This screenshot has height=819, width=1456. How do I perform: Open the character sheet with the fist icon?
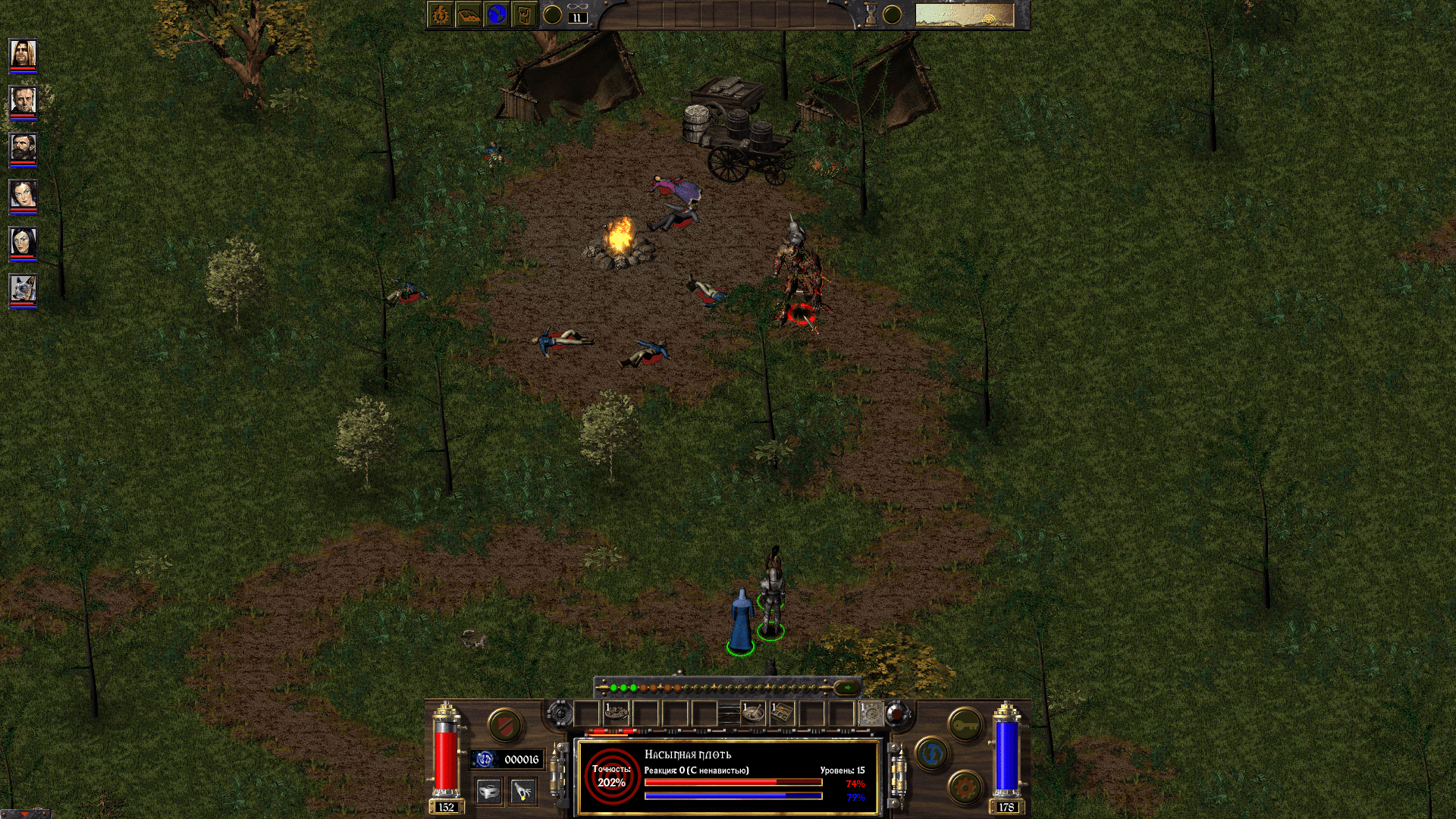pyautogui.click(x=440, y=14)
